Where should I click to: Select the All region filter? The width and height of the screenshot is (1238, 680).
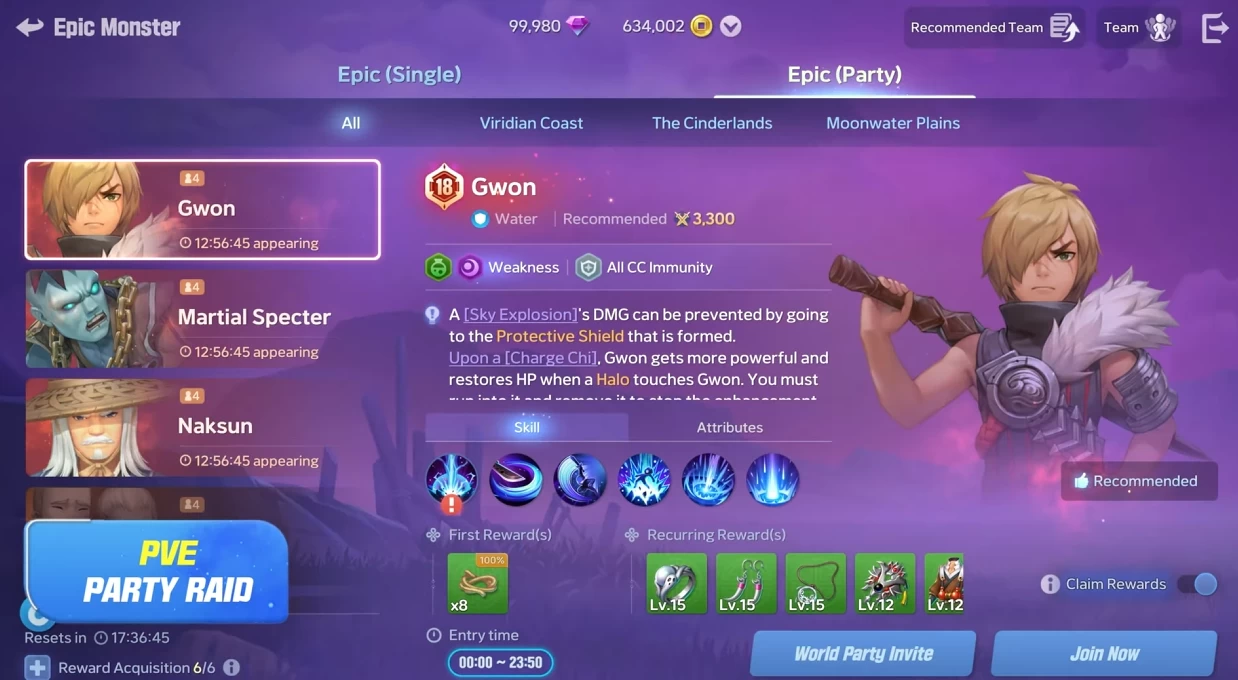(x=351, y=123)
